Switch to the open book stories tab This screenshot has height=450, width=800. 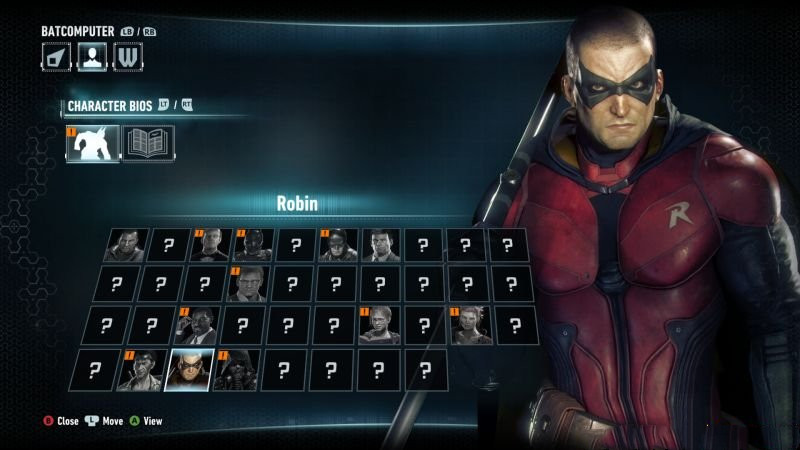(x=148, y=144)
